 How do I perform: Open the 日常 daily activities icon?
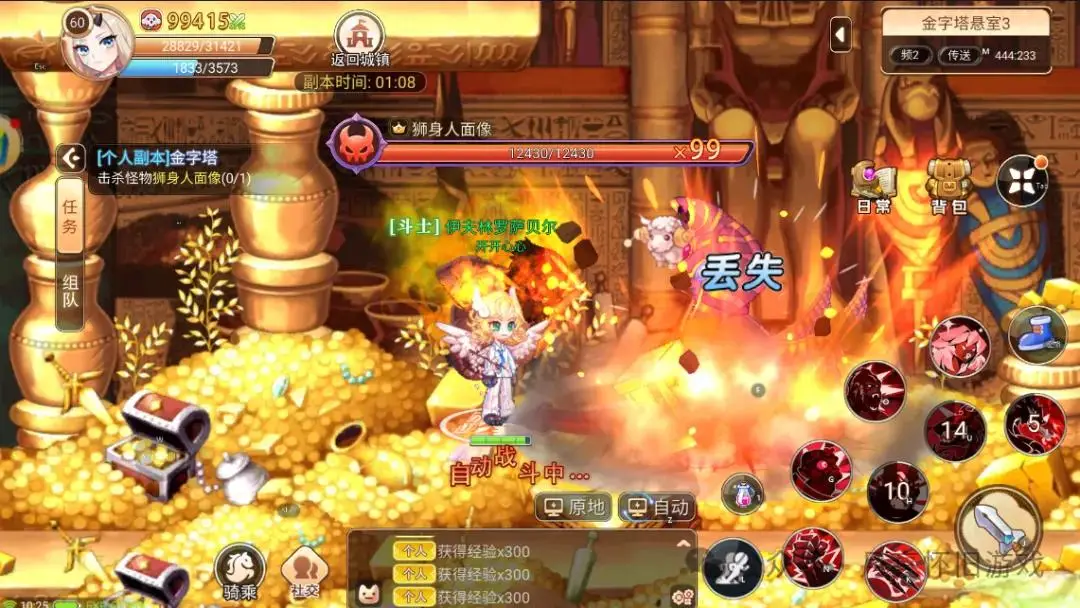click(x=873, y=186)
